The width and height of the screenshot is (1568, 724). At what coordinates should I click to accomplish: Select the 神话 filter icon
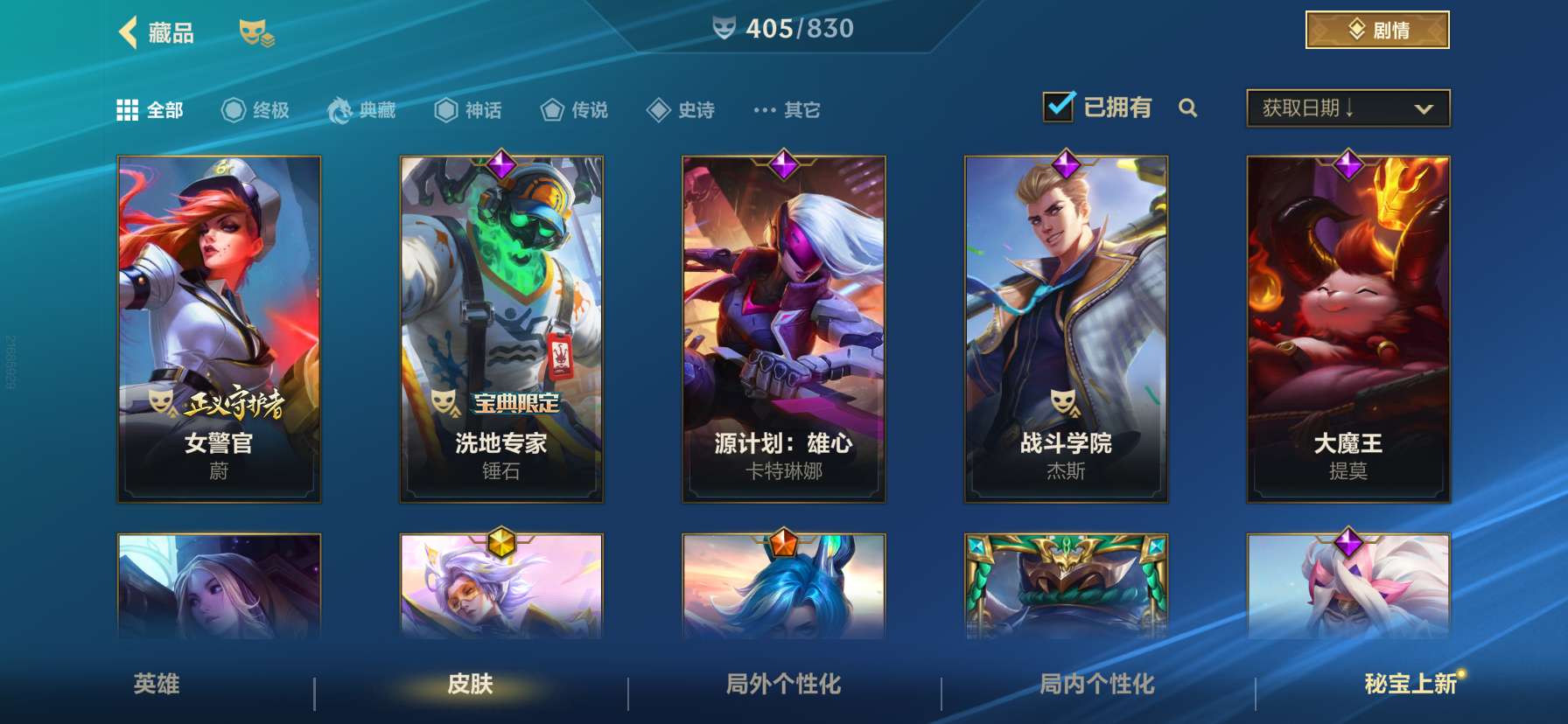coord(445,108)
